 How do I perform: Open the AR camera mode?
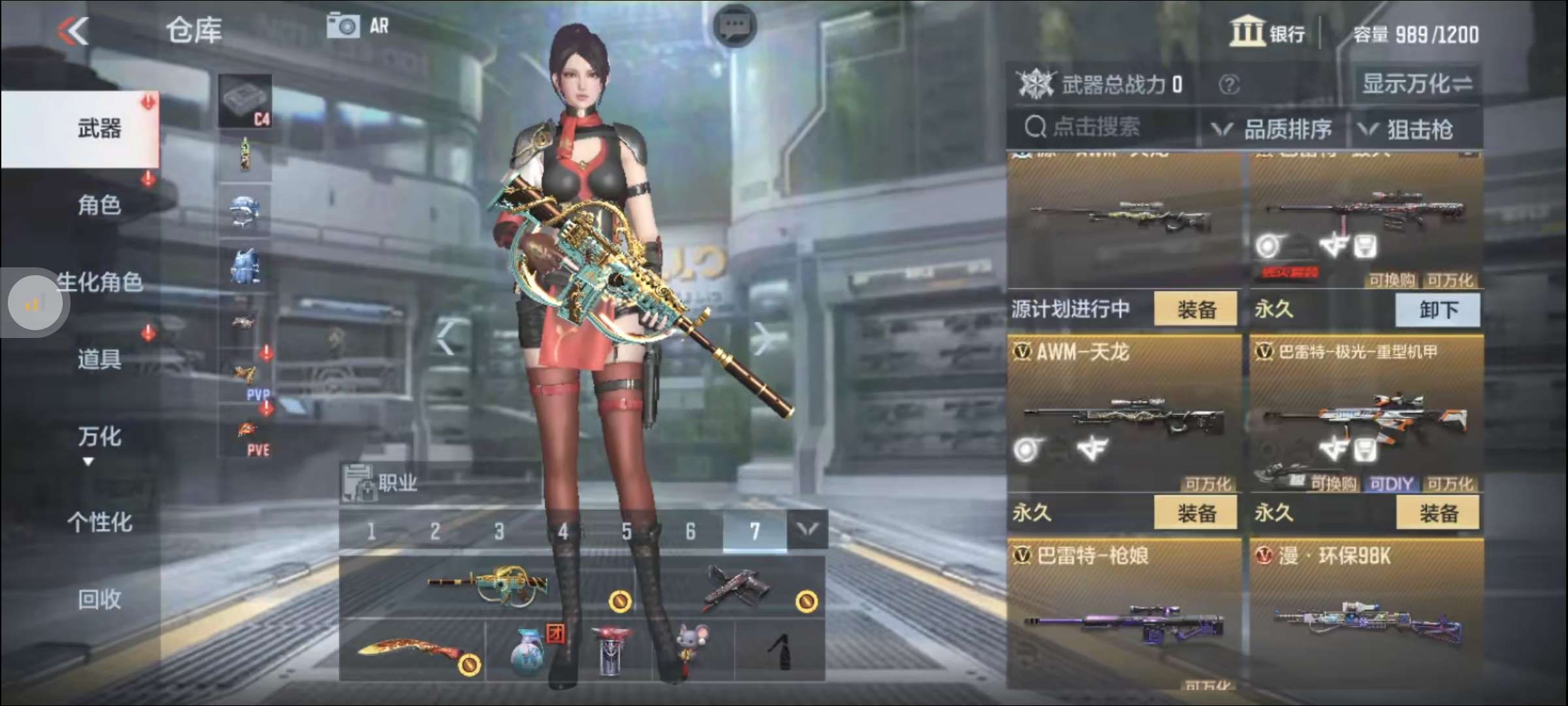(344, 26)
